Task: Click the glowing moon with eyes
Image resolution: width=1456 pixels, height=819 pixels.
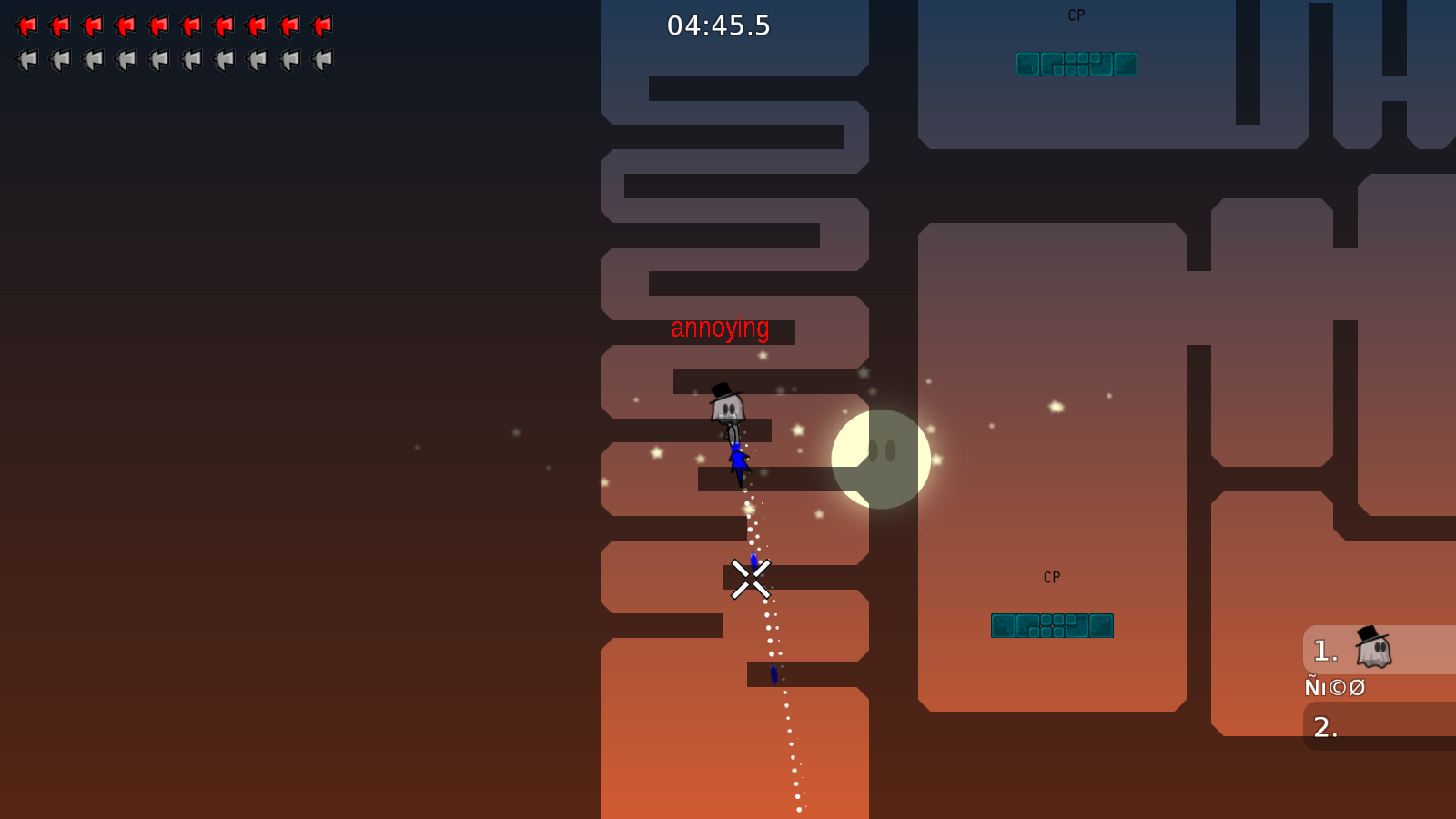Action: tap(880, 457)
